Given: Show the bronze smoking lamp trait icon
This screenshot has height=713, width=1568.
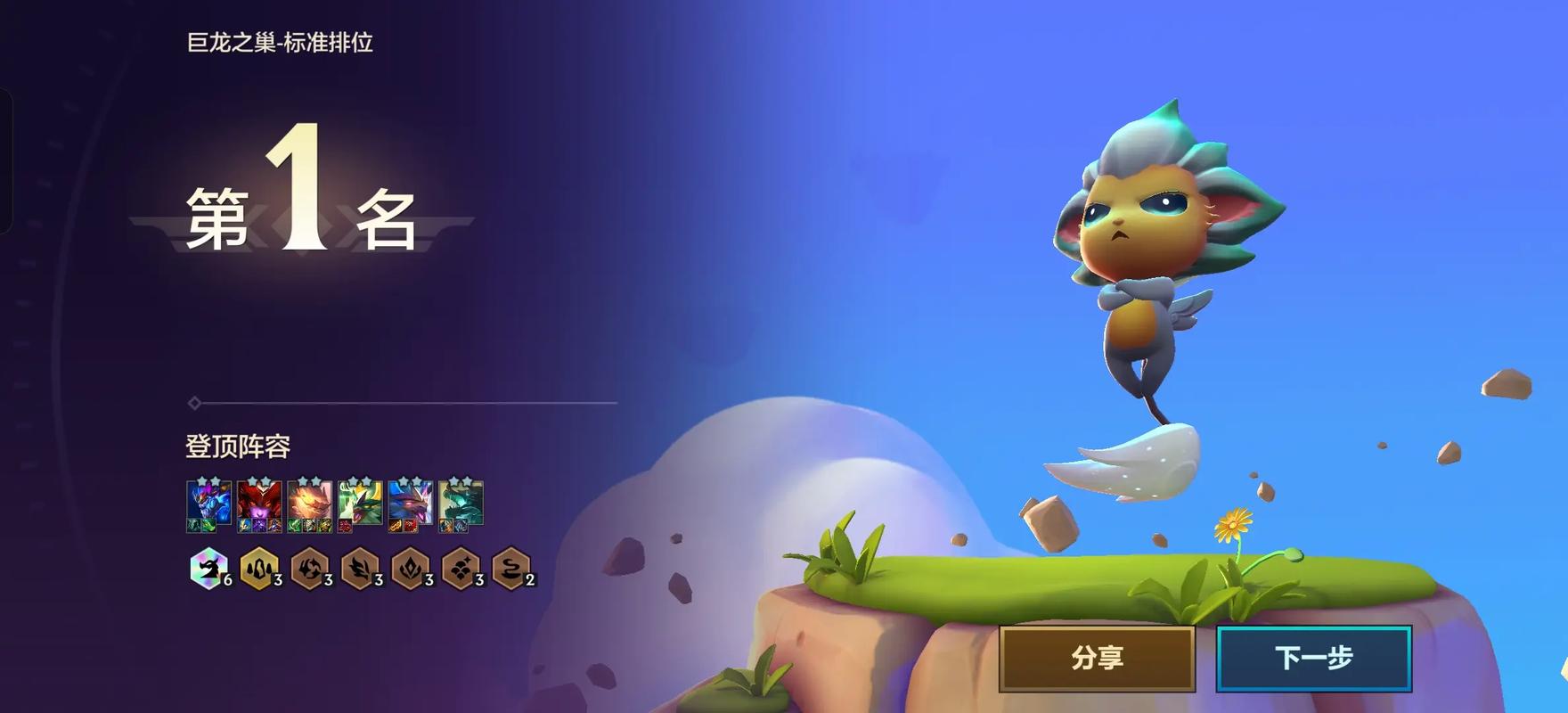Looking at the screenshot, I should [510, 569].
